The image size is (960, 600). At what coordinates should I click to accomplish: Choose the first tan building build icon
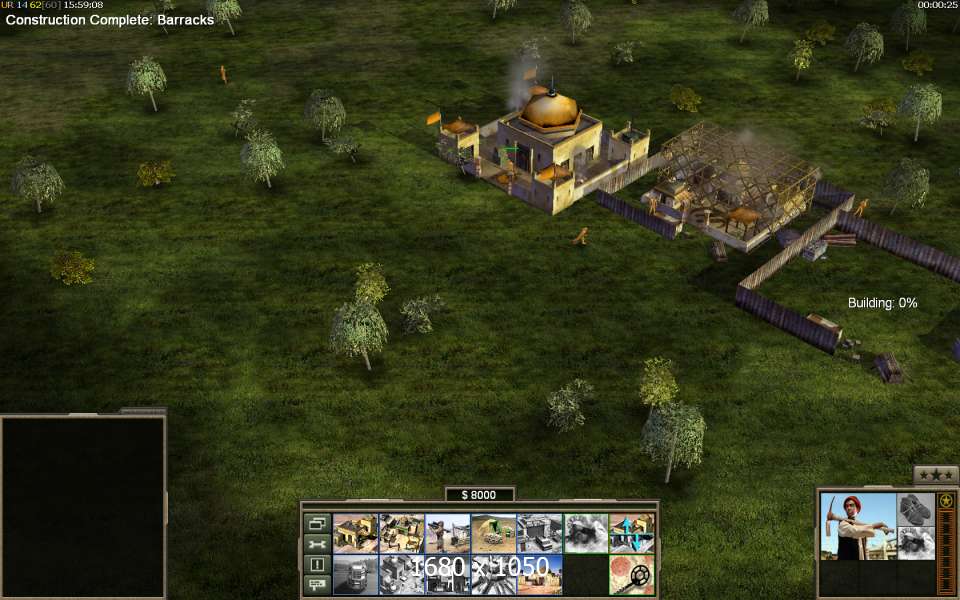pyautogui.click(x=355, y=533)
